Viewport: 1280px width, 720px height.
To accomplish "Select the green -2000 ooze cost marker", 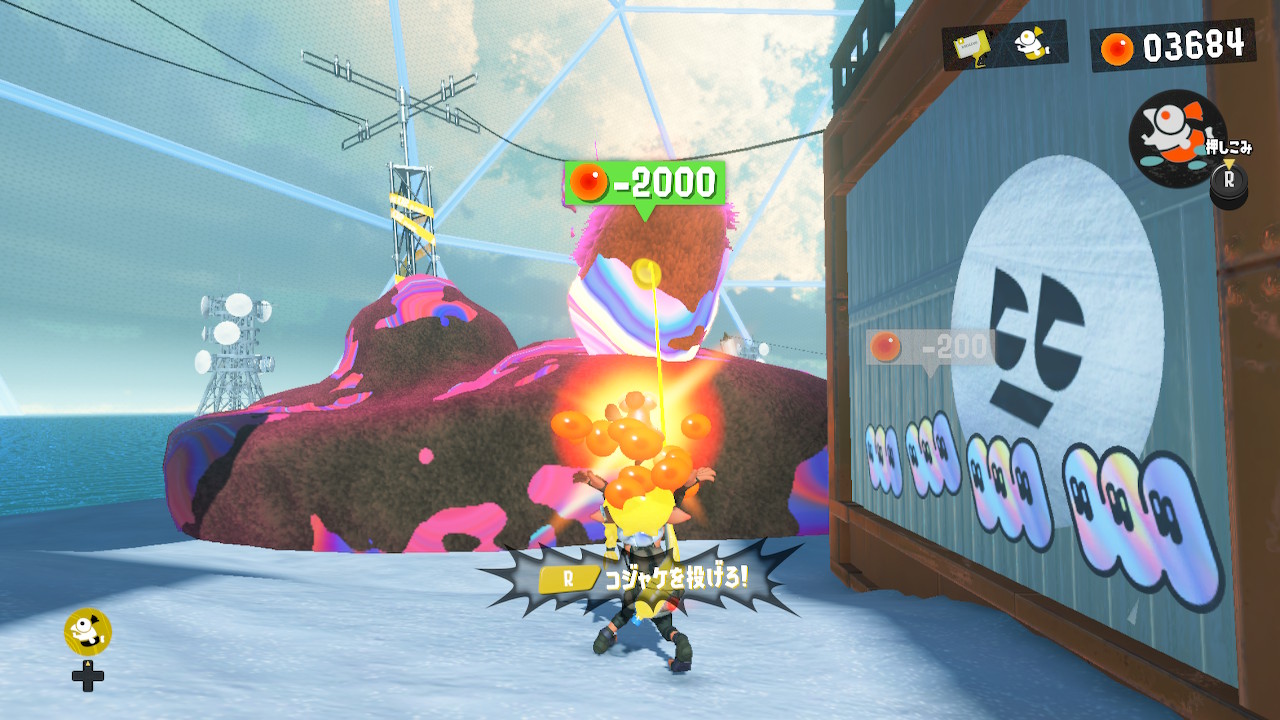I will point(645,183).
